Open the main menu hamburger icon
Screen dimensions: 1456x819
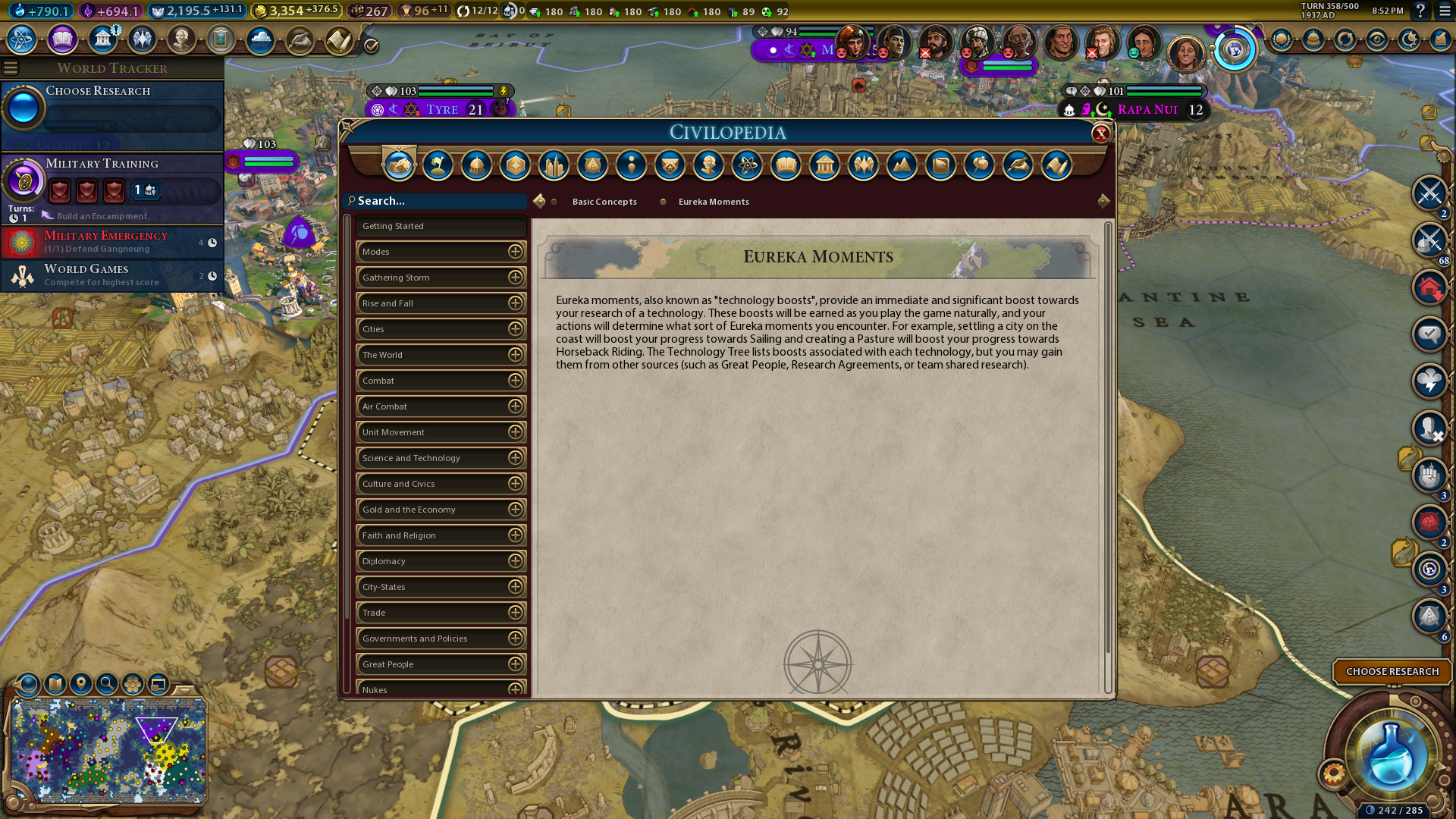(x=1445, y=11)
